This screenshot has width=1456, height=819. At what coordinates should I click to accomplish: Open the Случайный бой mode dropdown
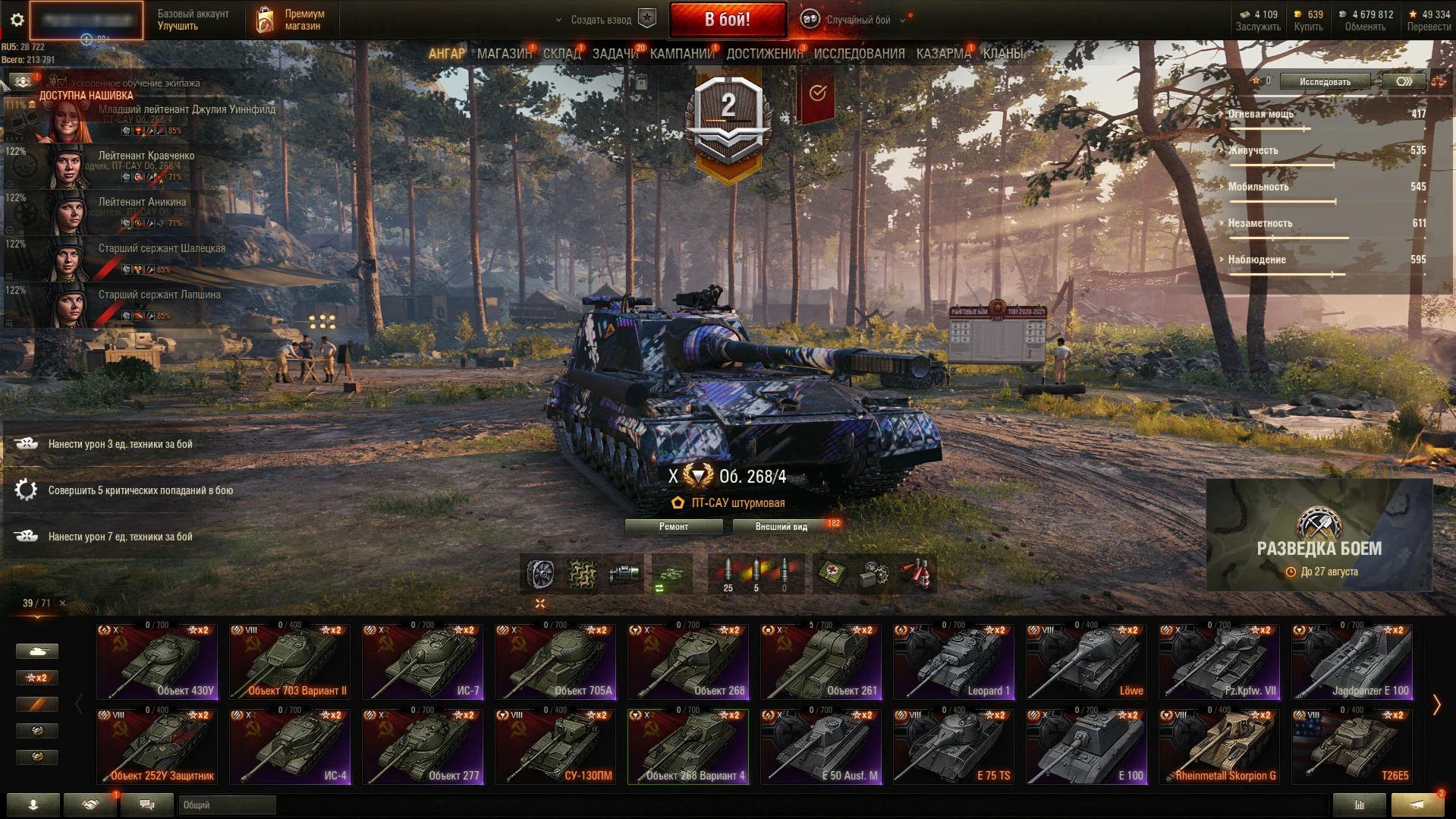[x=857, y=20]
